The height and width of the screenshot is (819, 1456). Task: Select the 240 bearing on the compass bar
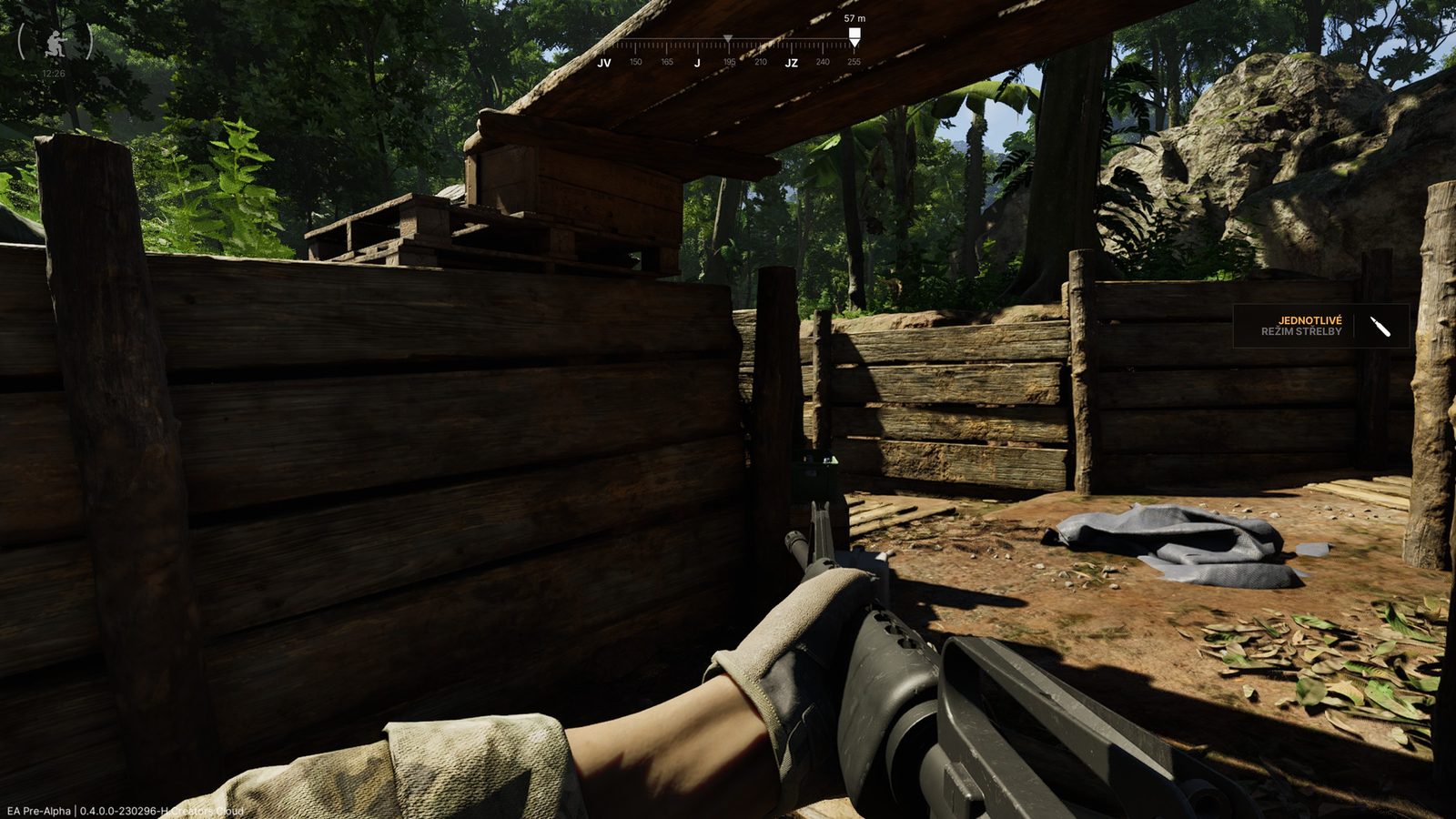pos(822,63)
